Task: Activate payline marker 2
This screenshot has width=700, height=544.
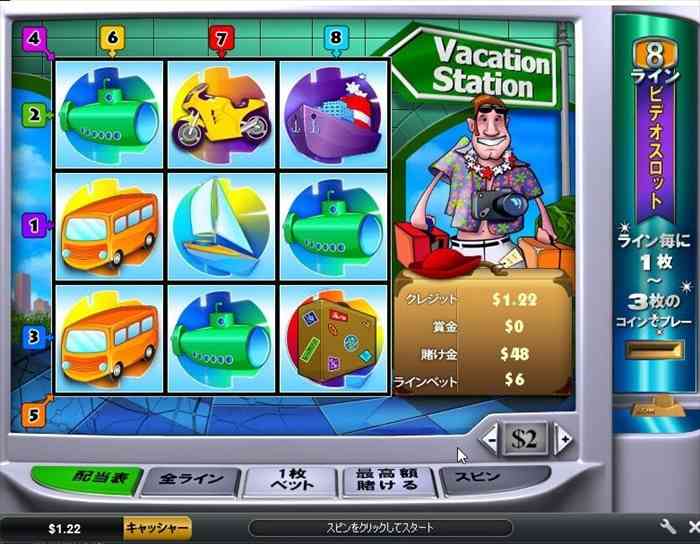Action: 32,116
